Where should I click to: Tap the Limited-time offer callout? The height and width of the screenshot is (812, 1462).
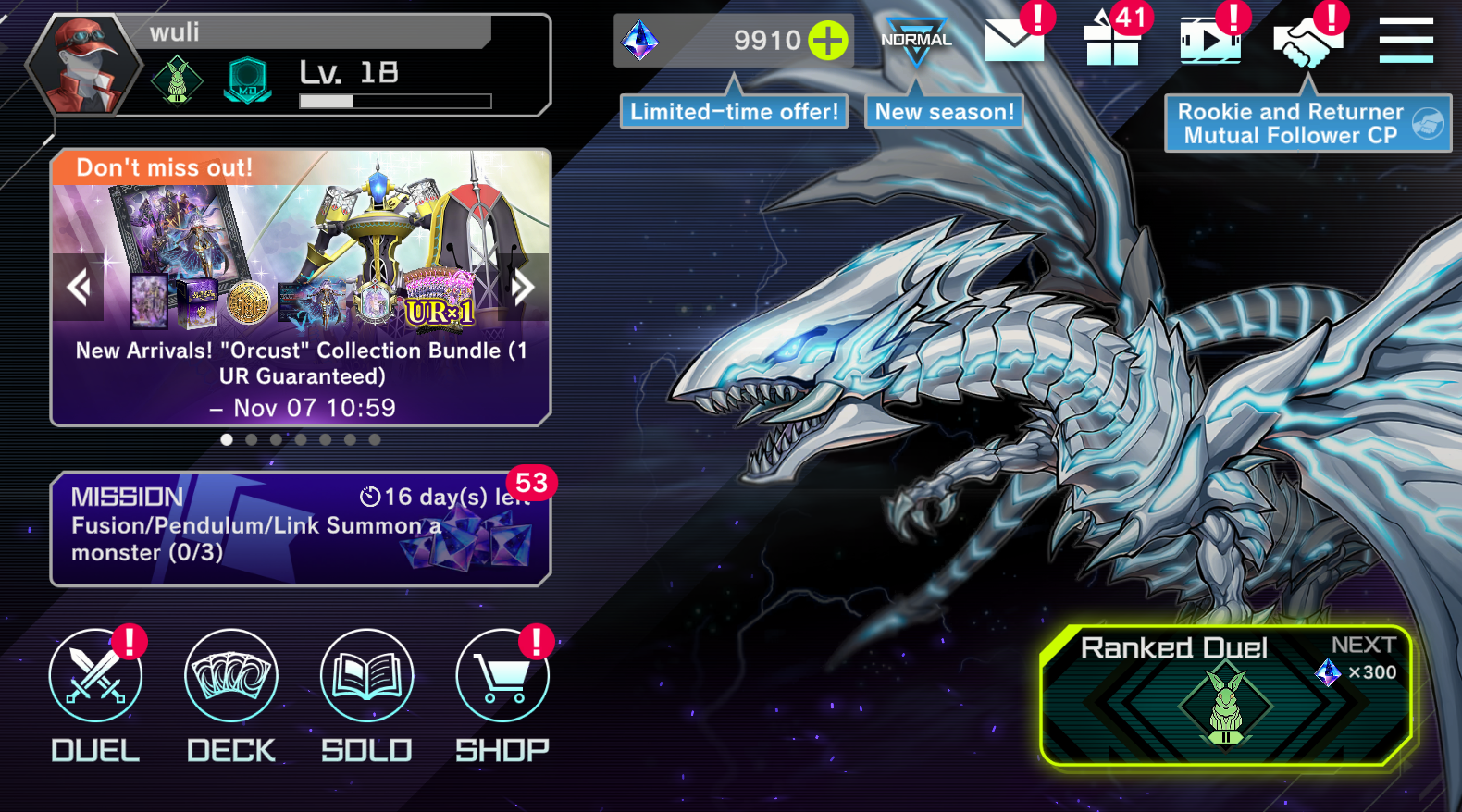[734, 112]
